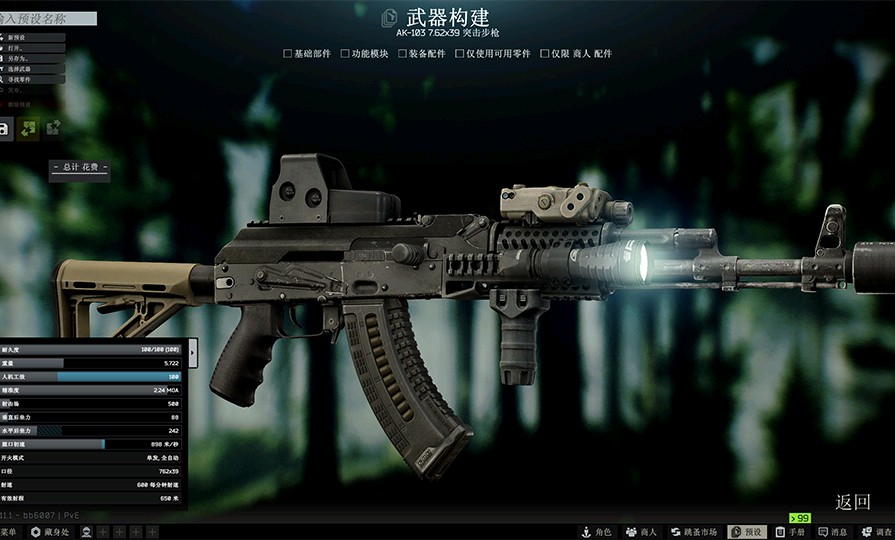The height and width of the screenshot is (540, 895).
Task: Select the 选择武器 weapon button
Action: [30, 68]
